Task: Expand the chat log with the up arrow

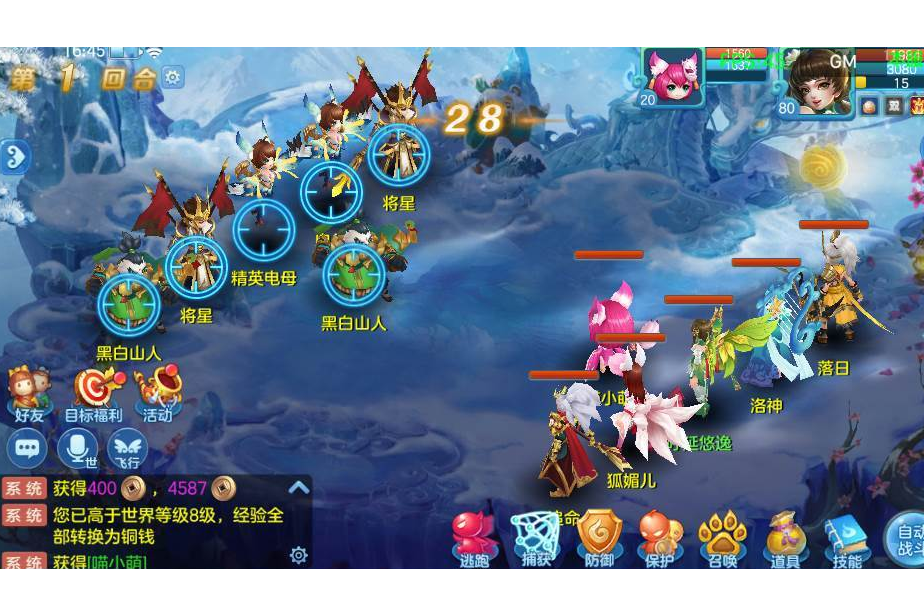Action: [x=298, y=487]
